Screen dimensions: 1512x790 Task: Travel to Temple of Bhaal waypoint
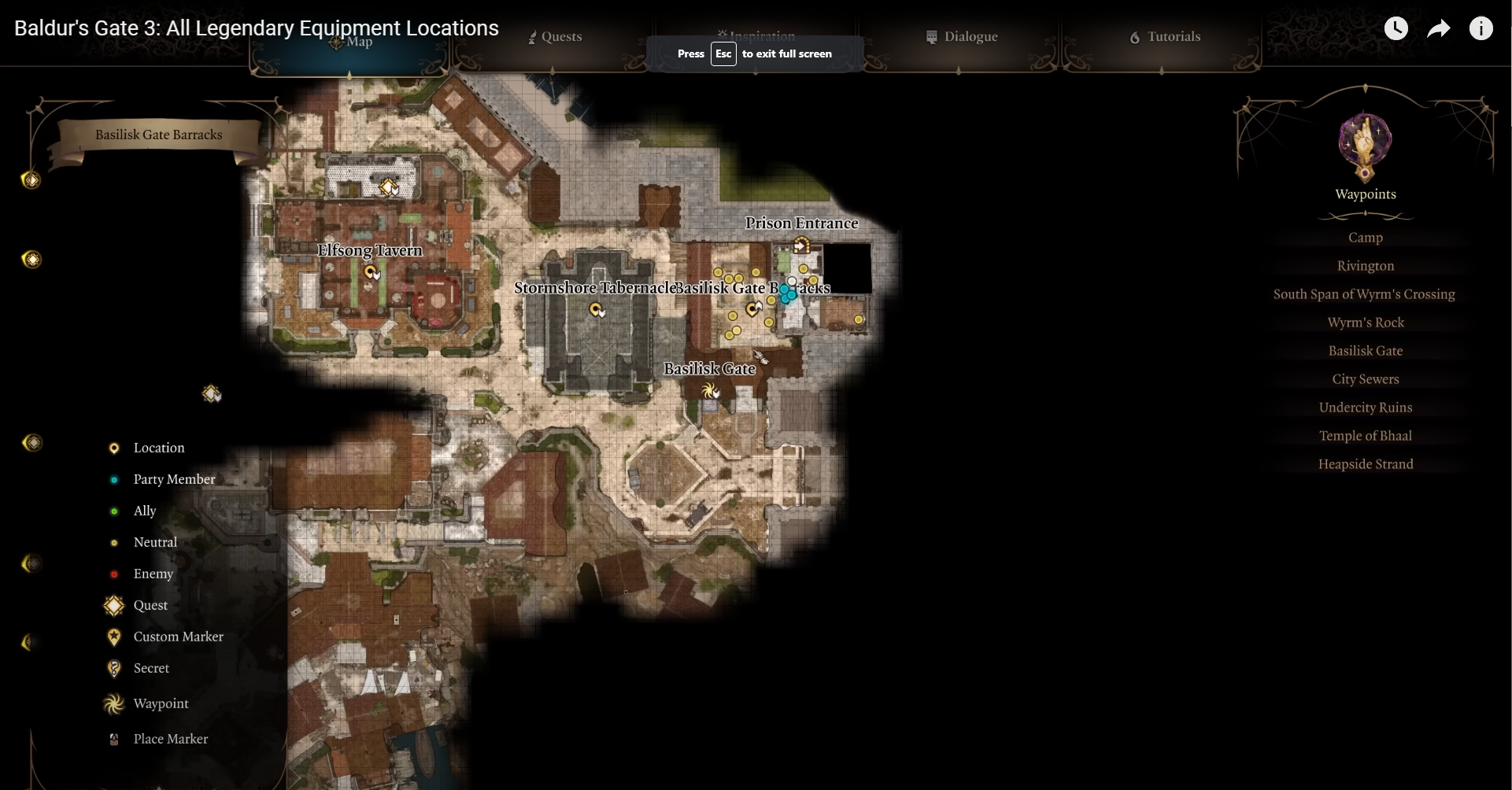coord(1365,435)
